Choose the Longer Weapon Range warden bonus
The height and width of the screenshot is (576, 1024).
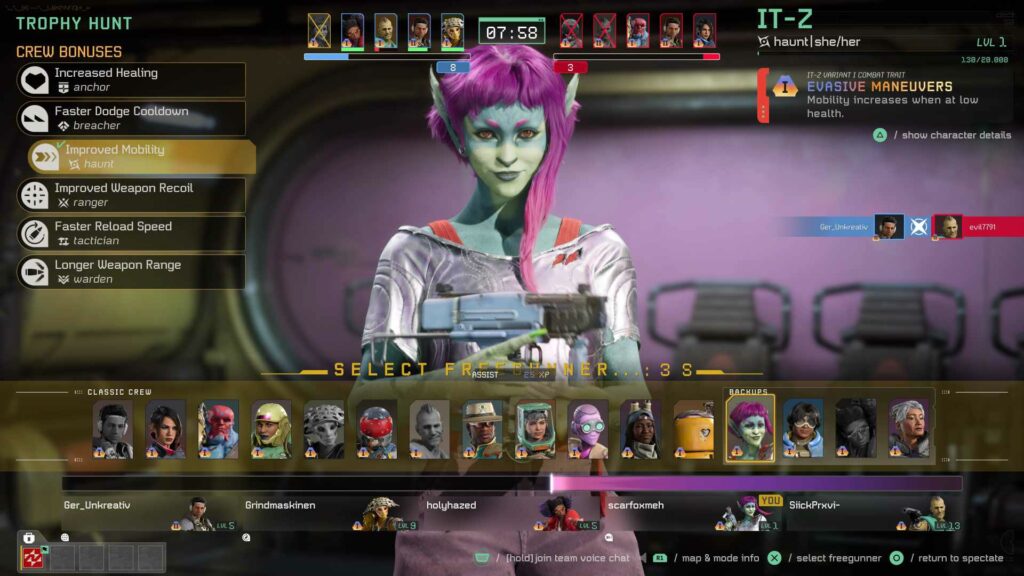tap(131, 272)
